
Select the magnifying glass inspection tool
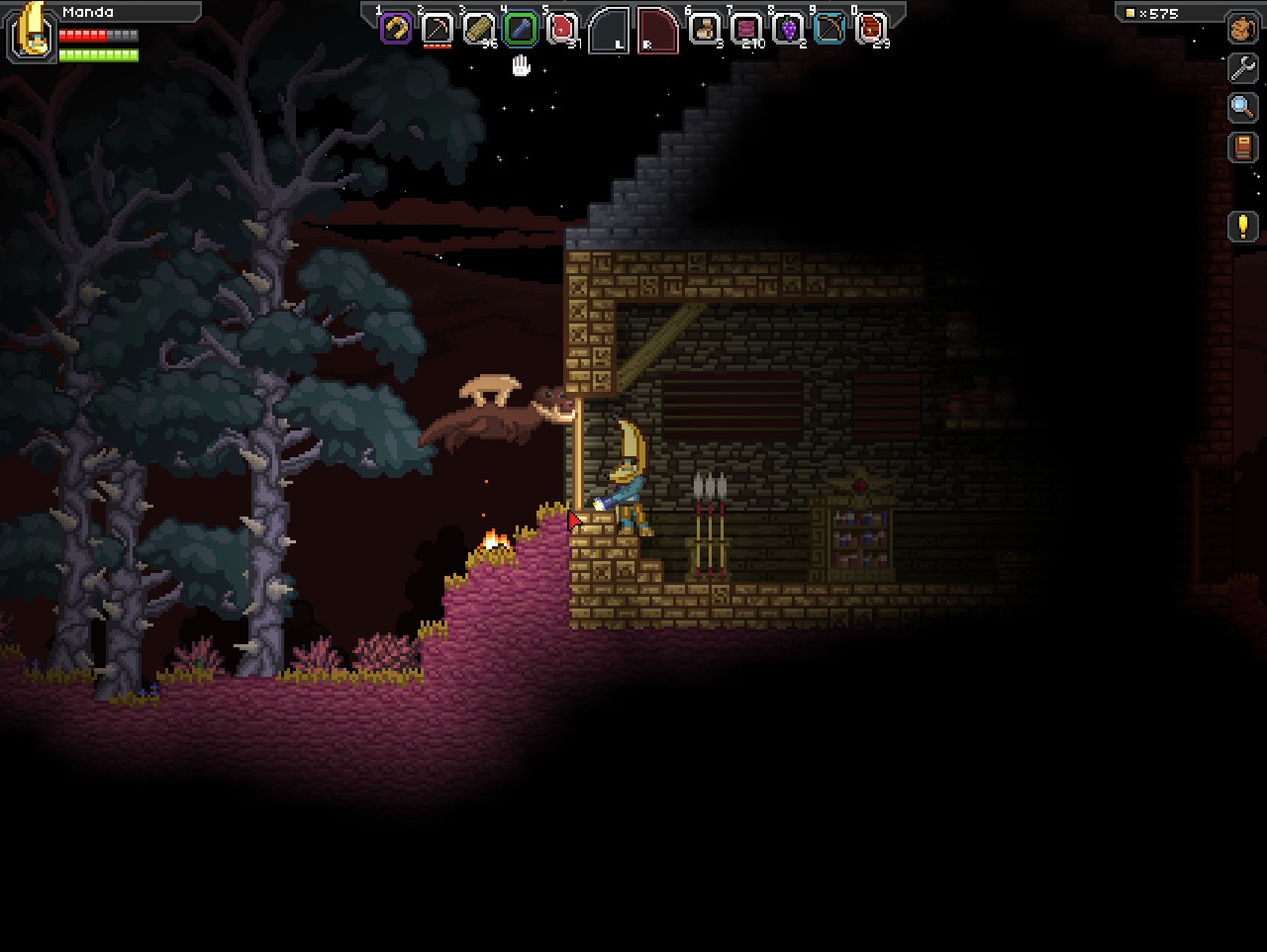[1241, 108]
